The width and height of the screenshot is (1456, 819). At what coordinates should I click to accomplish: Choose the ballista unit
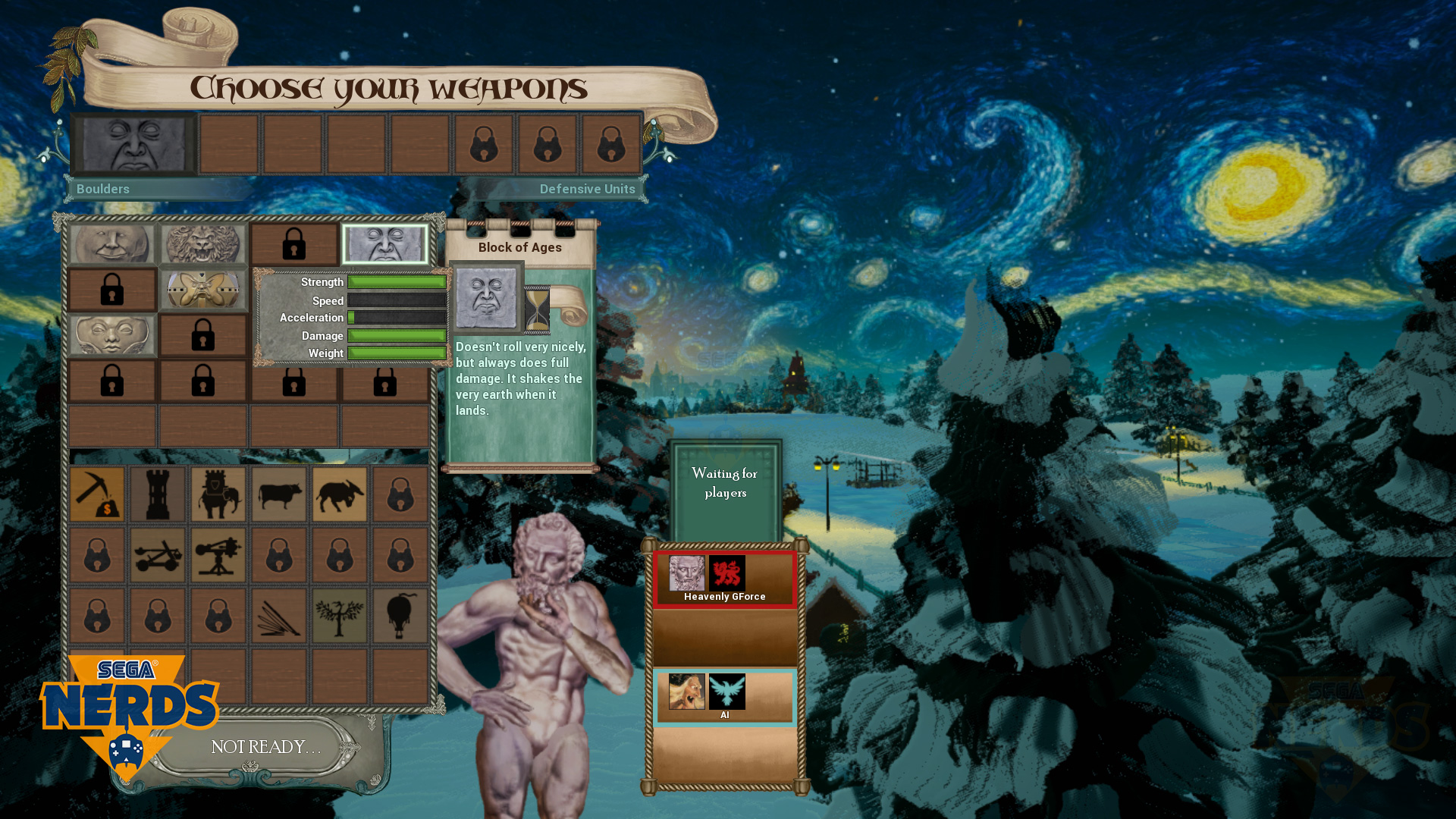tap(218, 555)
